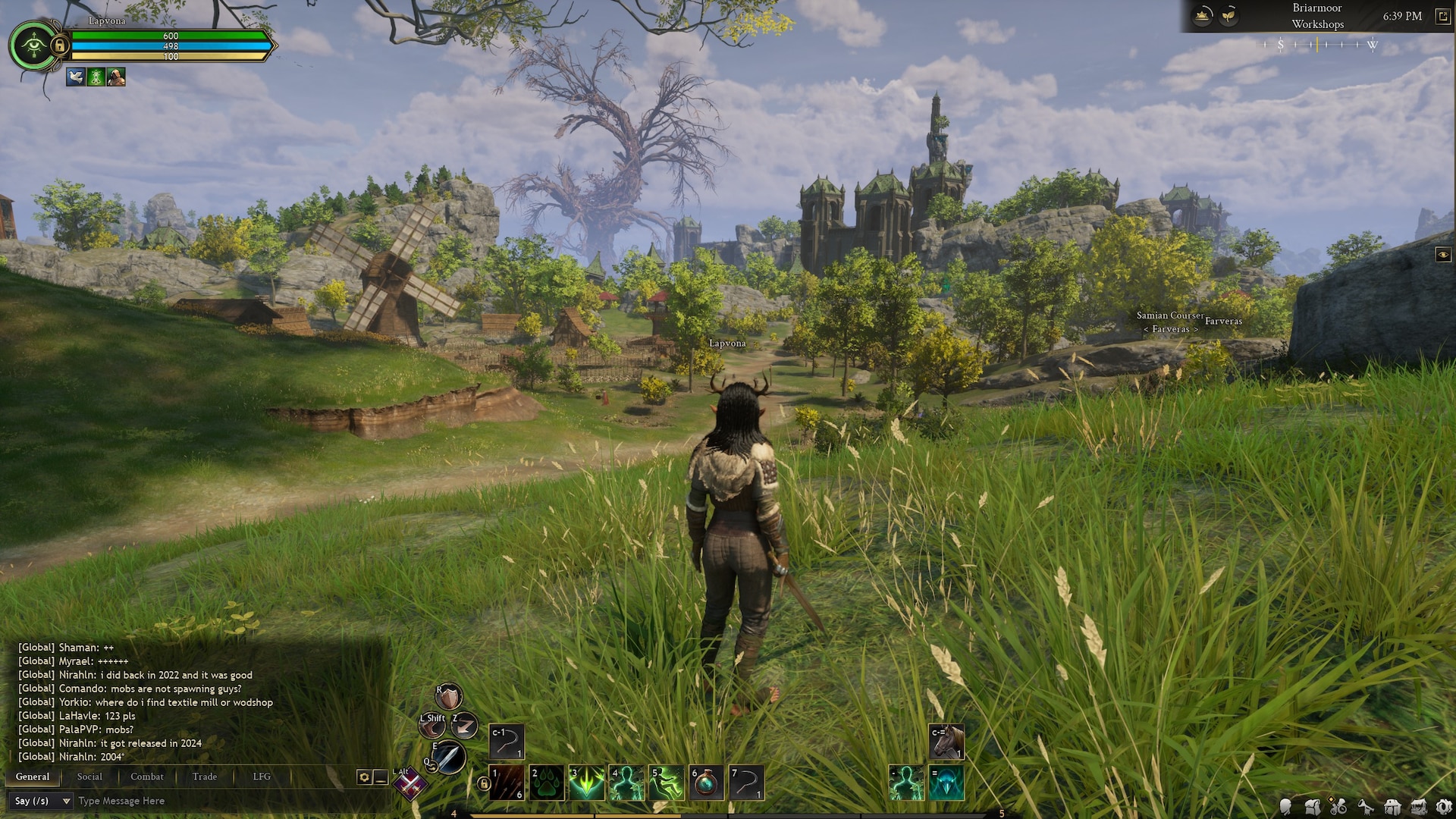Open game settings via gear icon
The image size is (1456, 819).
coord(1444,807)
